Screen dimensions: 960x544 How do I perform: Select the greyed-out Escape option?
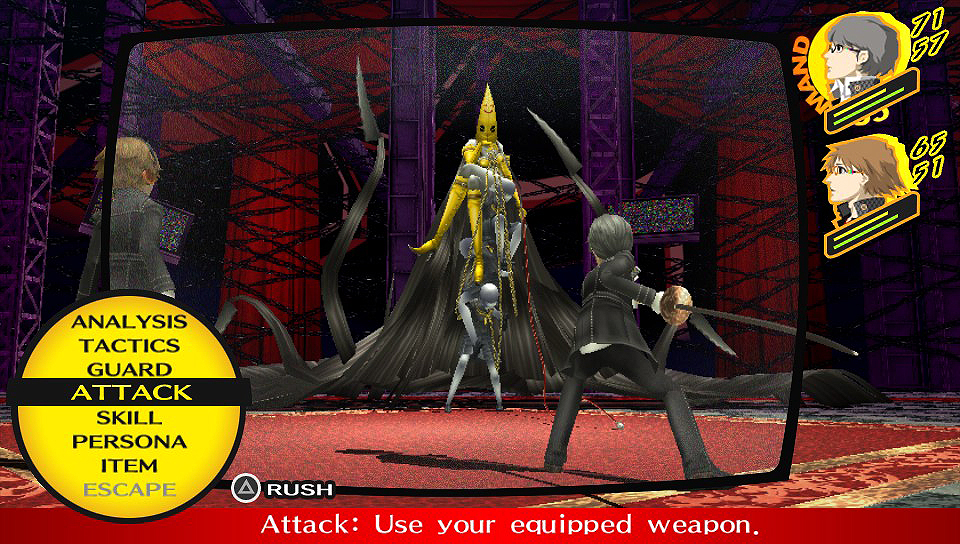coord(129,489)
